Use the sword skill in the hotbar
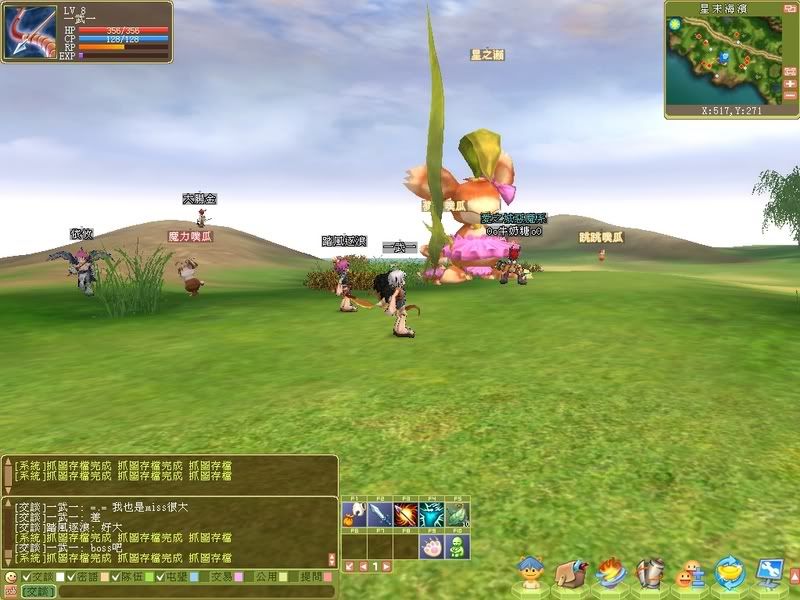 coord(380,515)
